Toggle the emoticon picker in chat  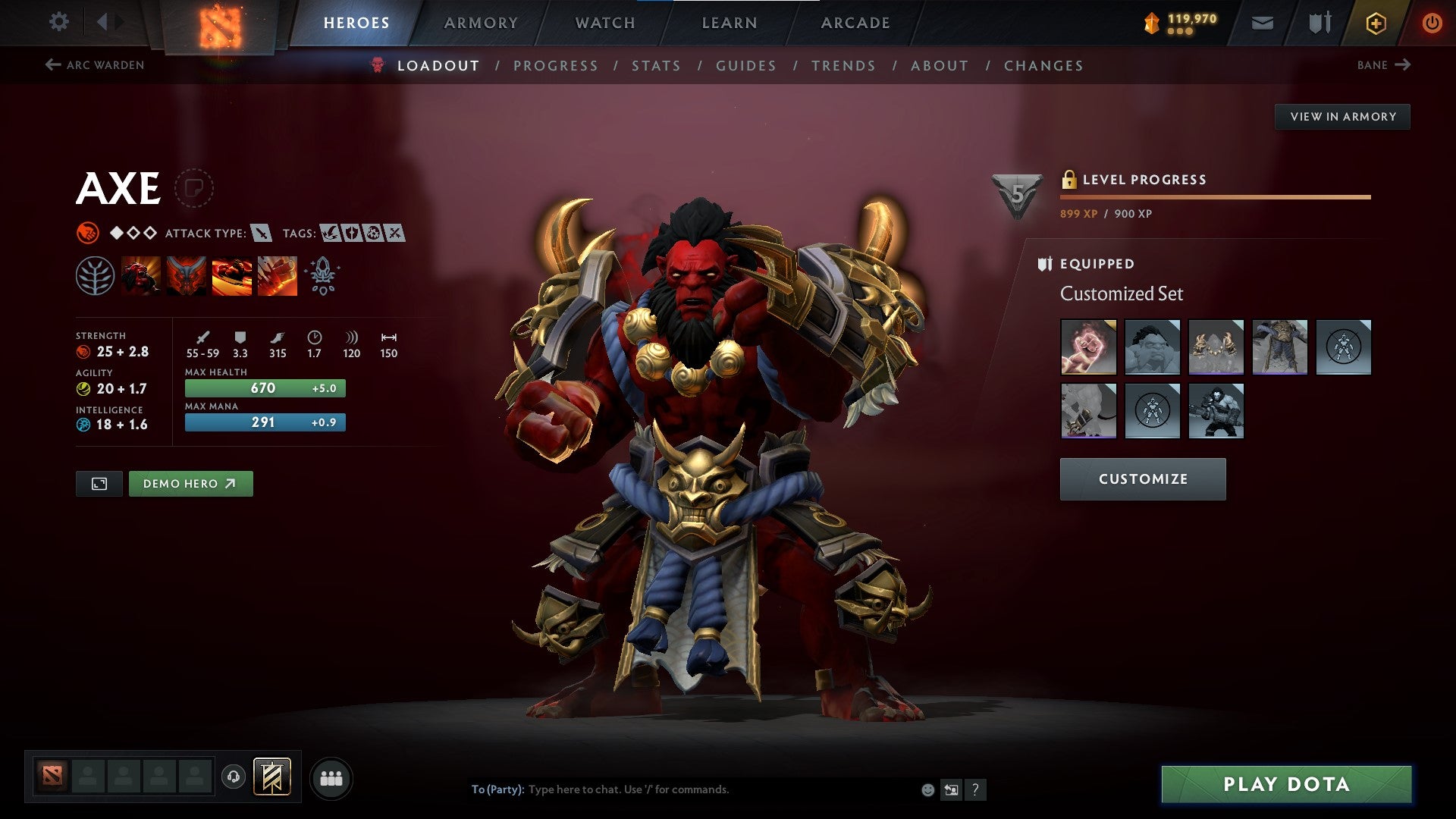[927, 789]
